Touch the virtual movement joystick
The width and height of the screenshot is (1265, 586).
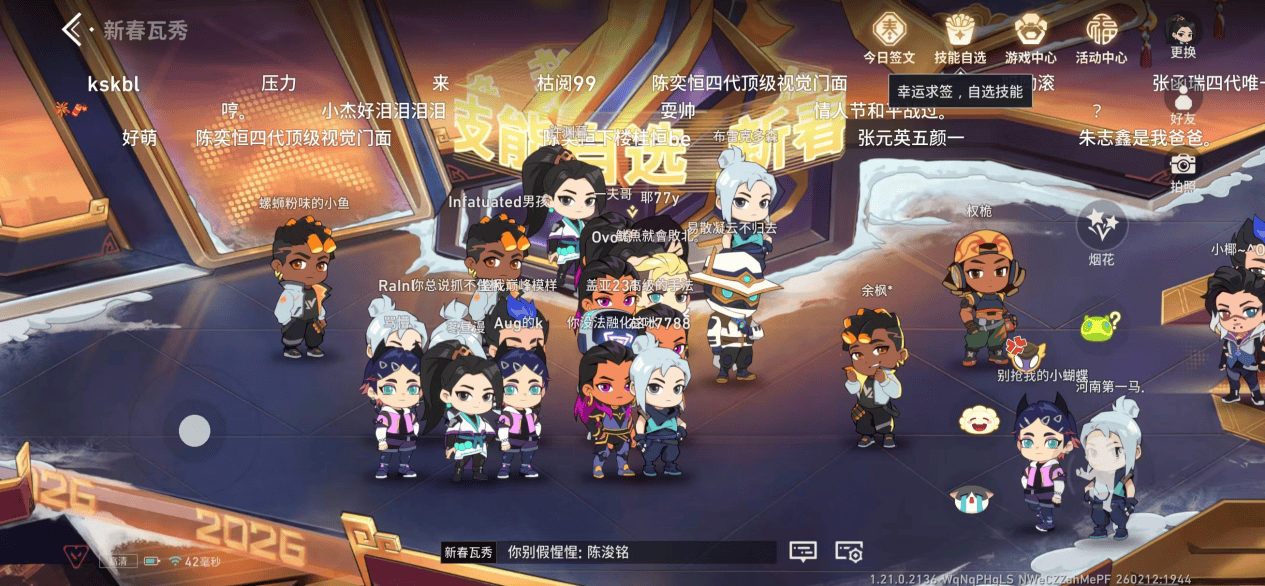point(194,431)
